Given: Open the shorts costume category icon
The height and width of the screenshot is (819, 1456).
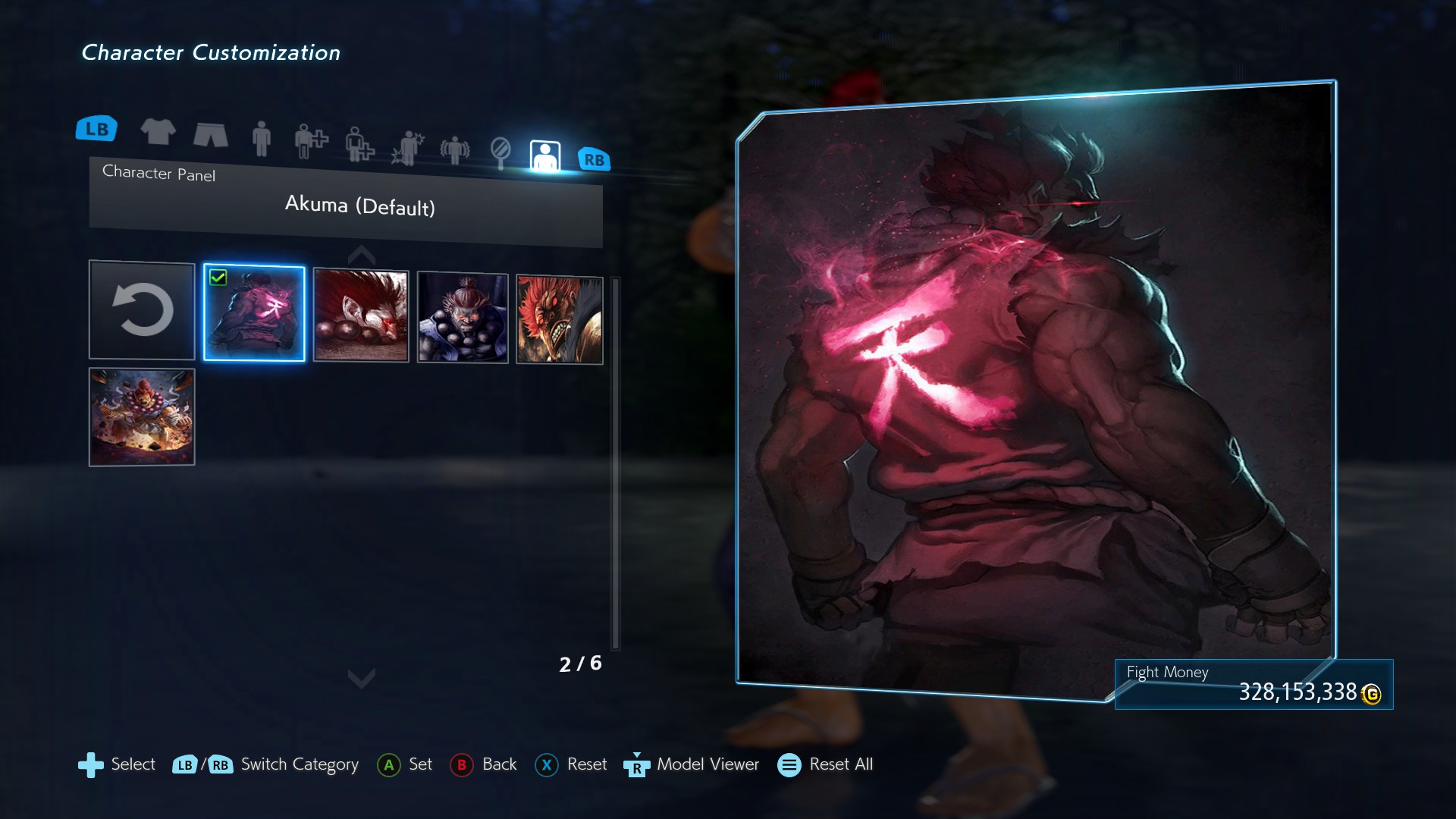Looking at the screenshot, I should click(211, 135).
